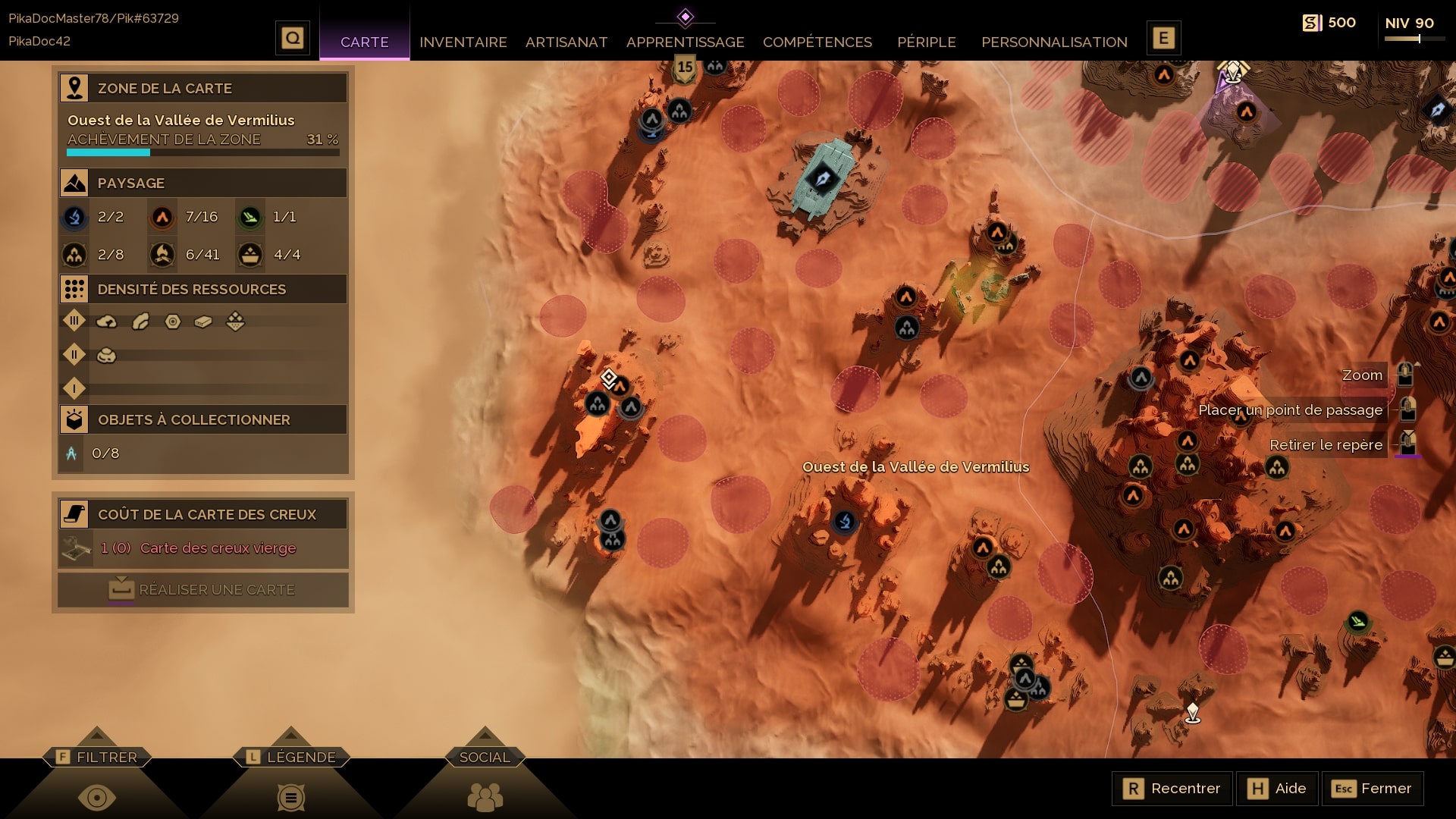Screen dimensions: 1456x819
Task: Switch to the Inventaire tab
Action: coord(463,42)
